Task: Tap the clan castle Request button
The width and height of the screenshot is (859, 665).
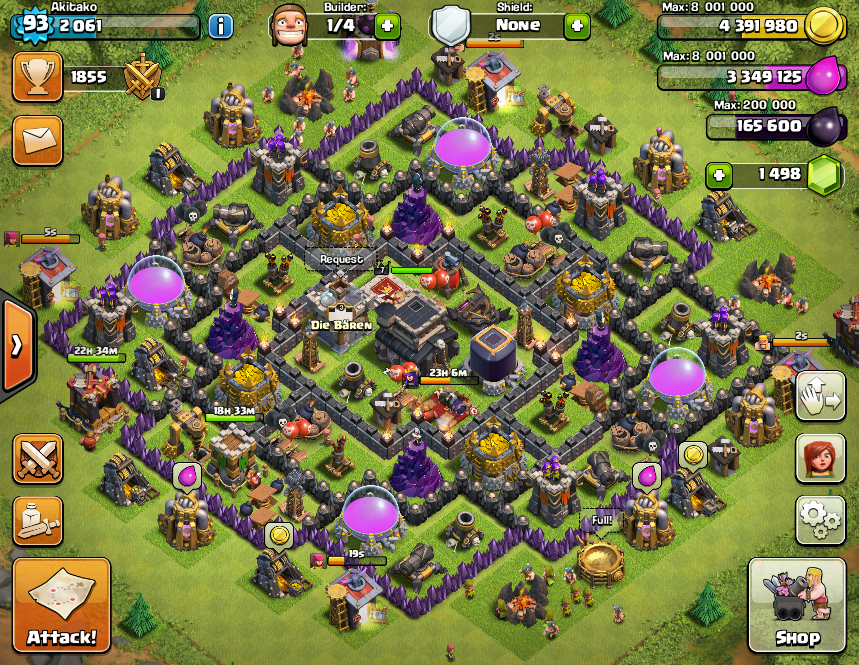Action: click(341, 259)
